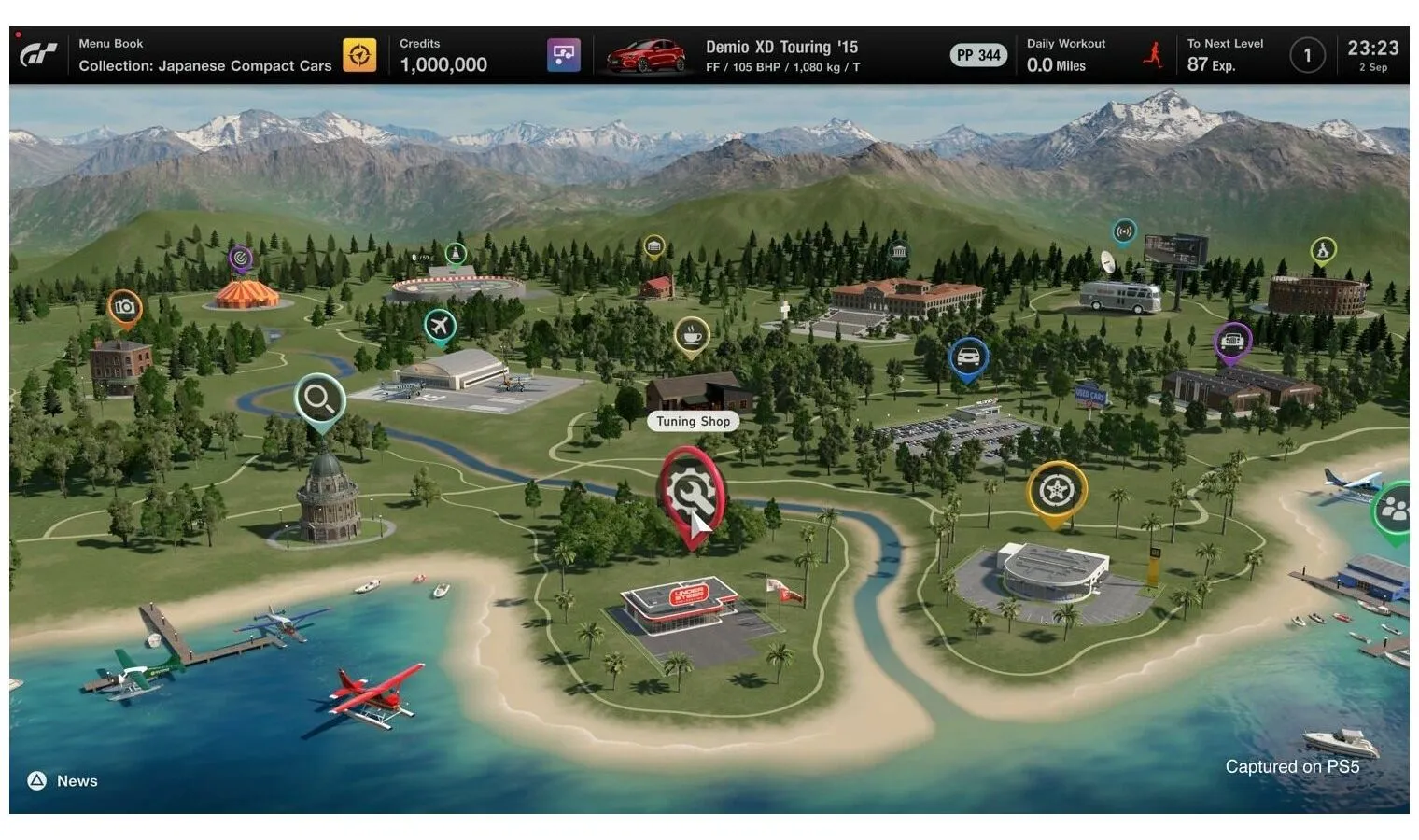Select the purple target marker above the tent
Viewport: 1419px width, 840px height.
click(x=241, y=258)
